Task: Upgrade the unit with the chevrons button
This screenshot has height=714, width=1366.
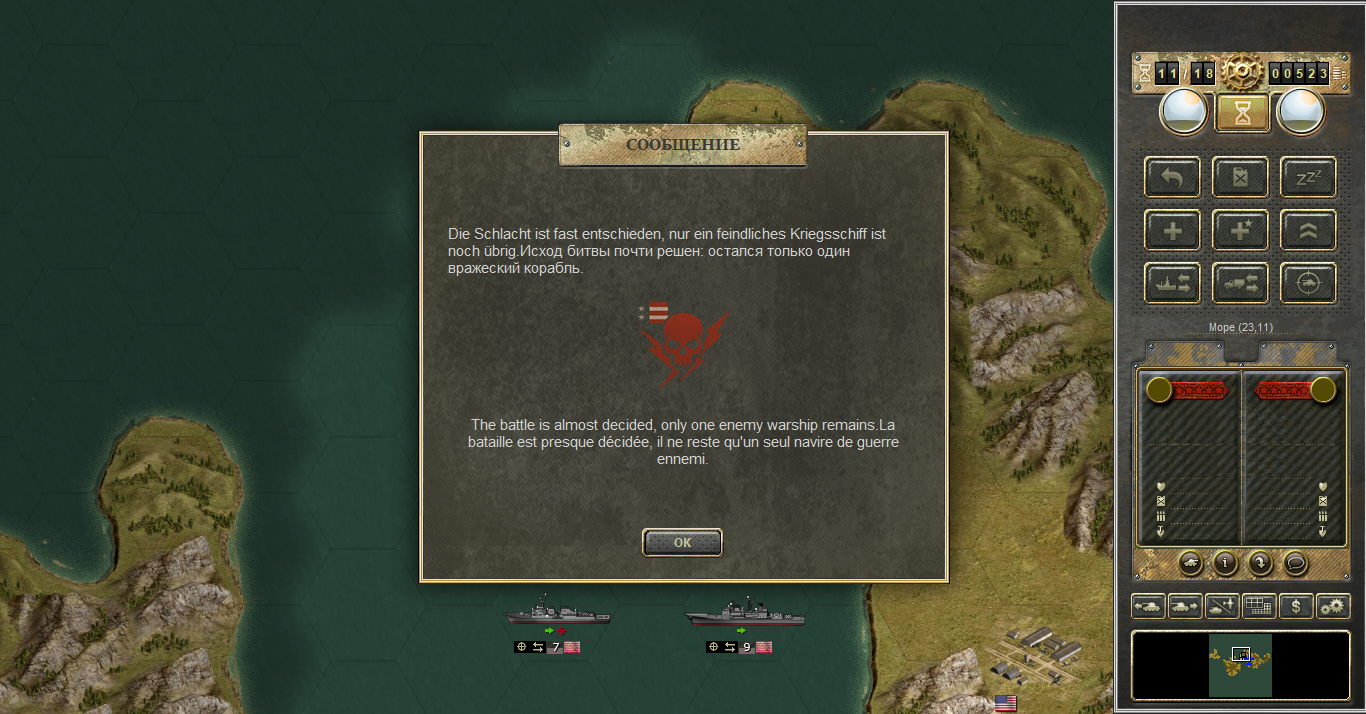Action: click(1308, 231)
